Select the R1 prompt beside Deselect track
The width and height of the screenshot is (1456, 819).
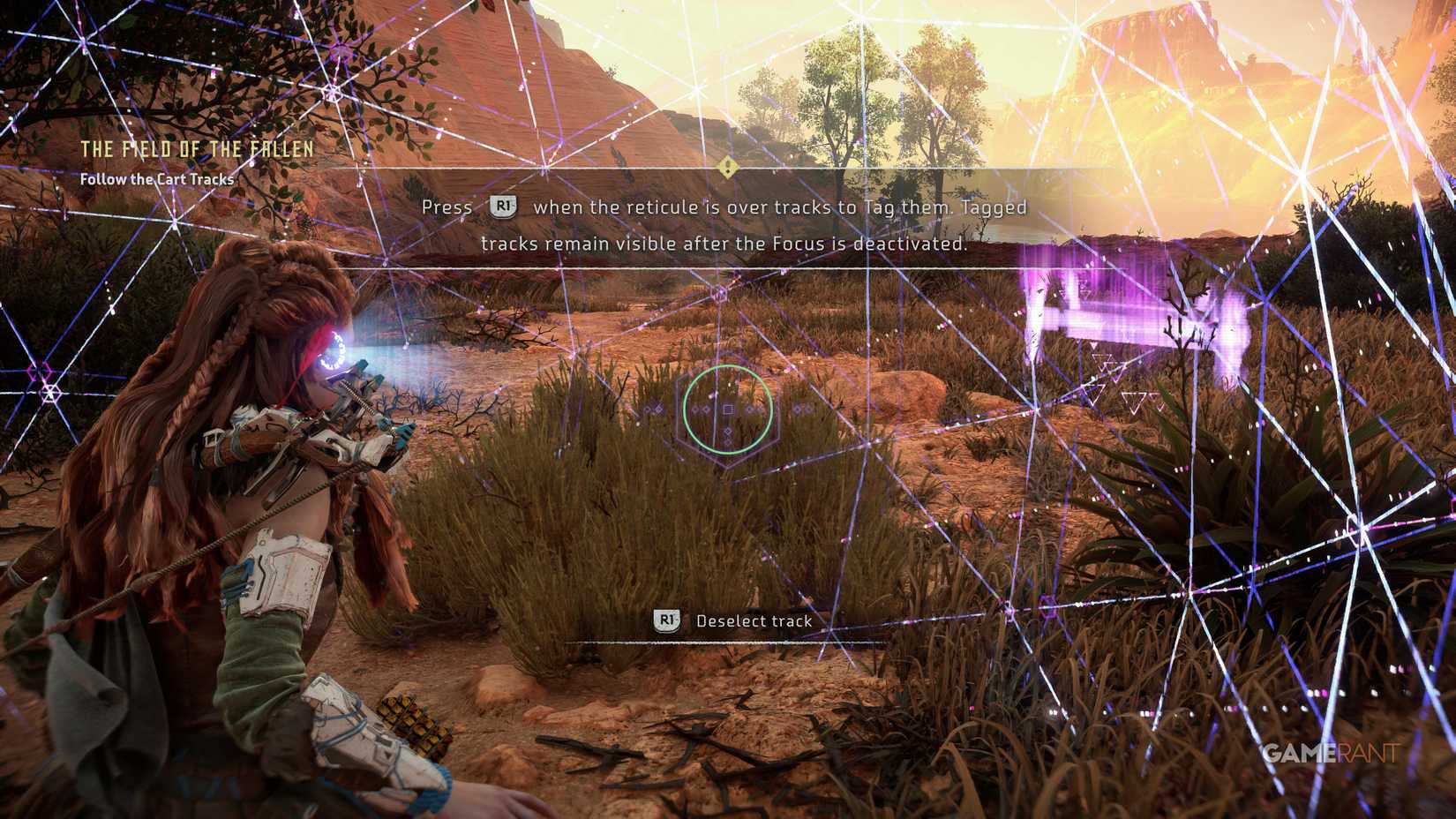(666, 620)
